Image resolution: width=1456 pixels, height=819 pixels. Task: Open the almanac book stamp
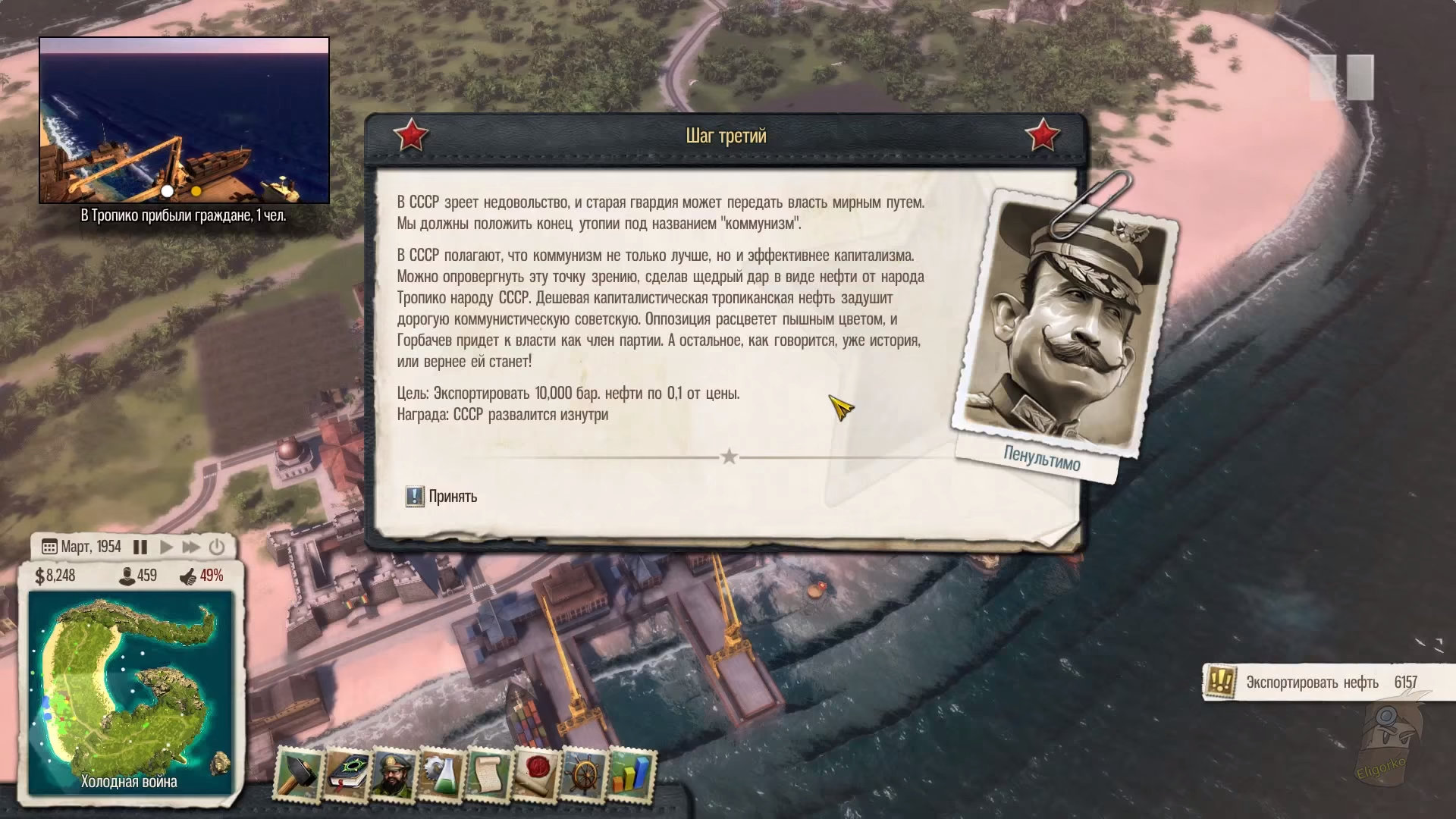click(x=347, y=774)
